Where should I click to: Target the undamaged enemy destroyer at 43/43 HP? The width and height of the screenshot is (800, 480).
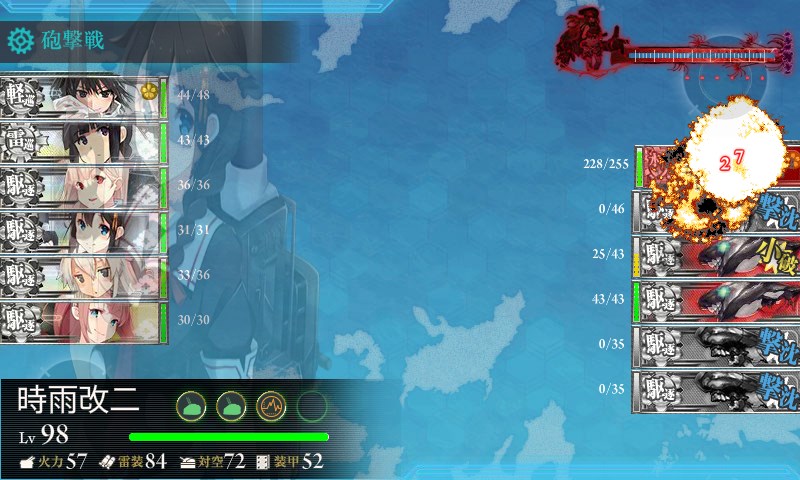coord(716,299)
